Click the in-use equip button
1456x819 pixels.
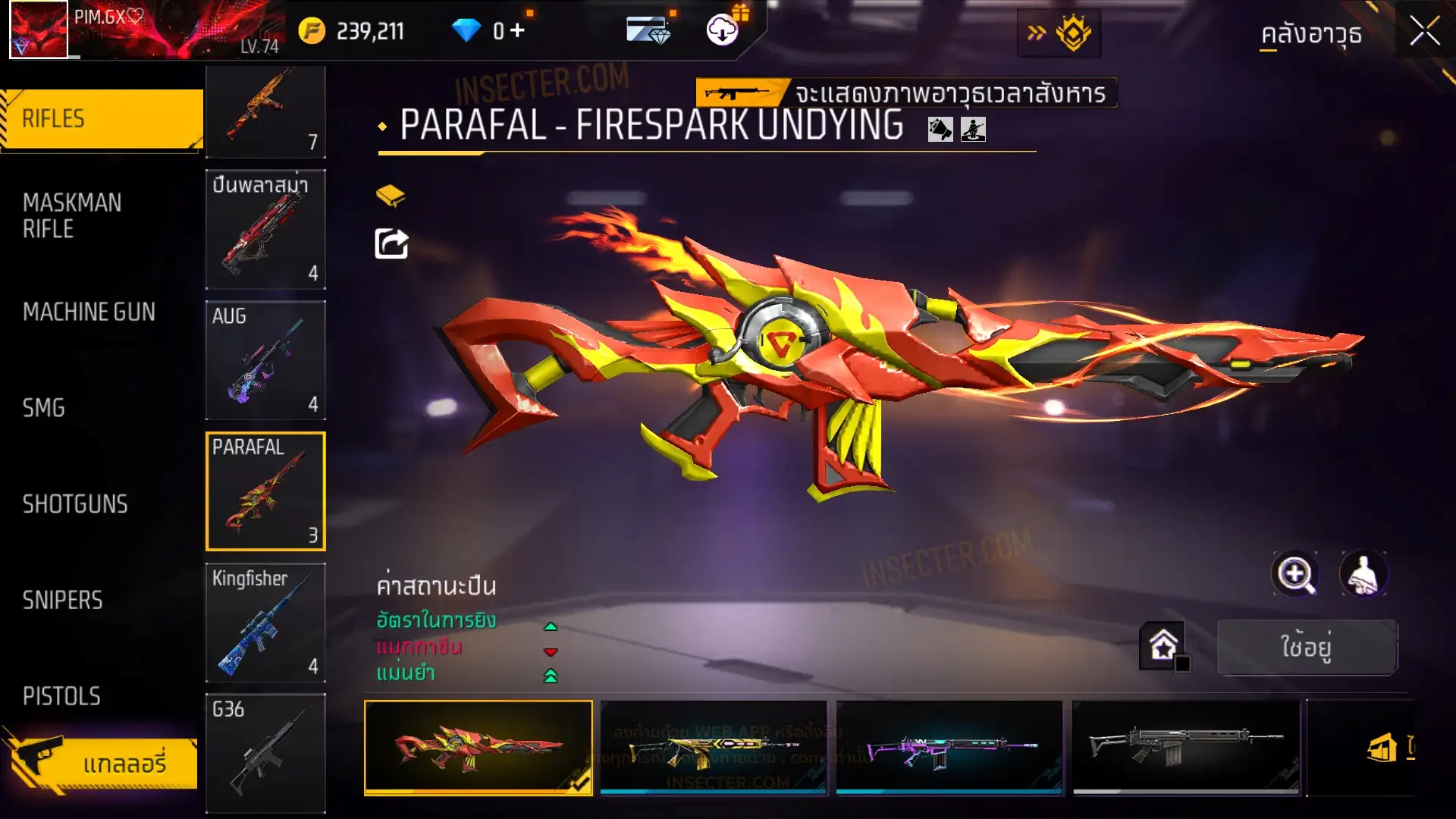coord(1307,647)
